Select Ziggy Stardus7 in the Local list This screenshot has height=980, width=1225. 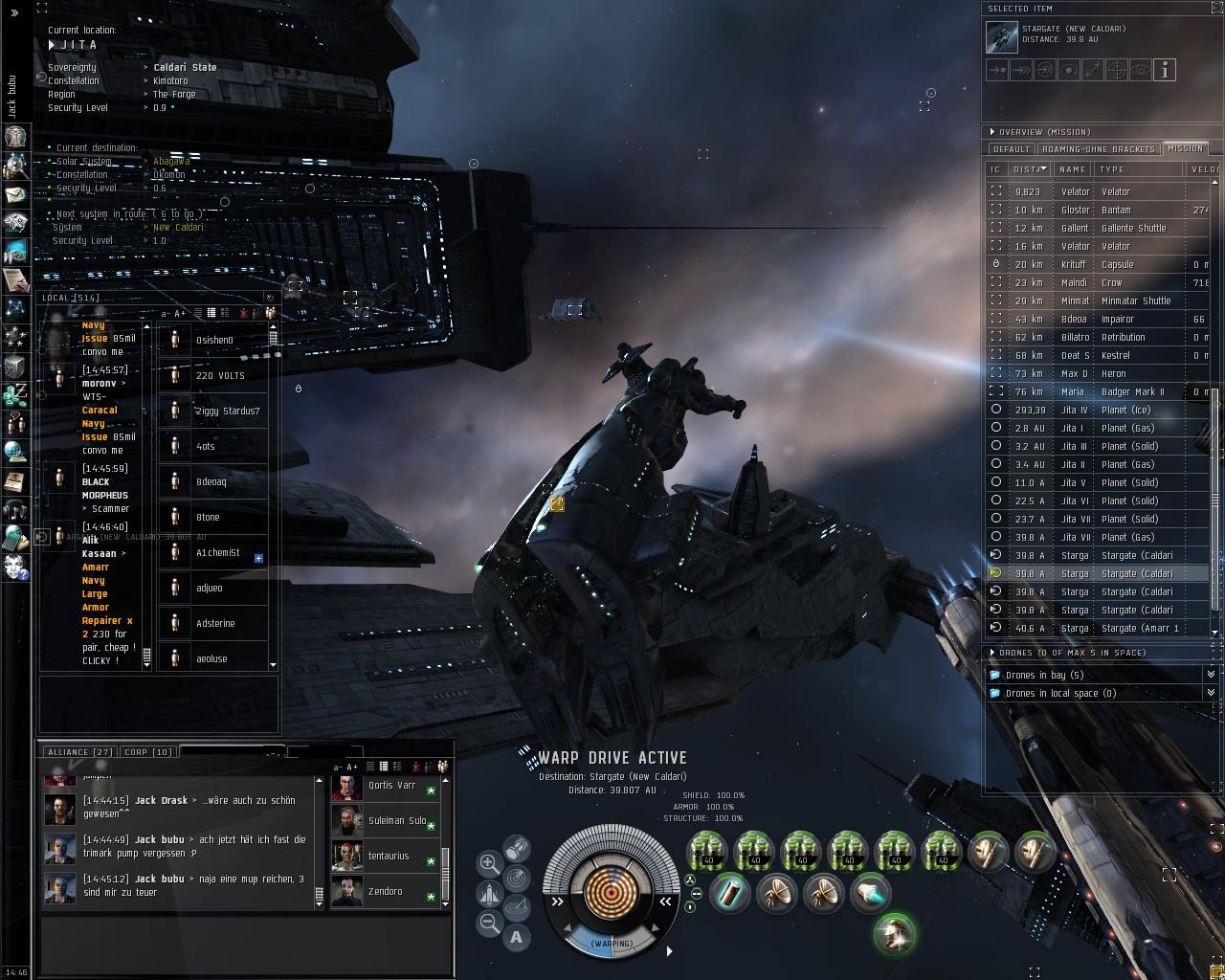point(228,411)
